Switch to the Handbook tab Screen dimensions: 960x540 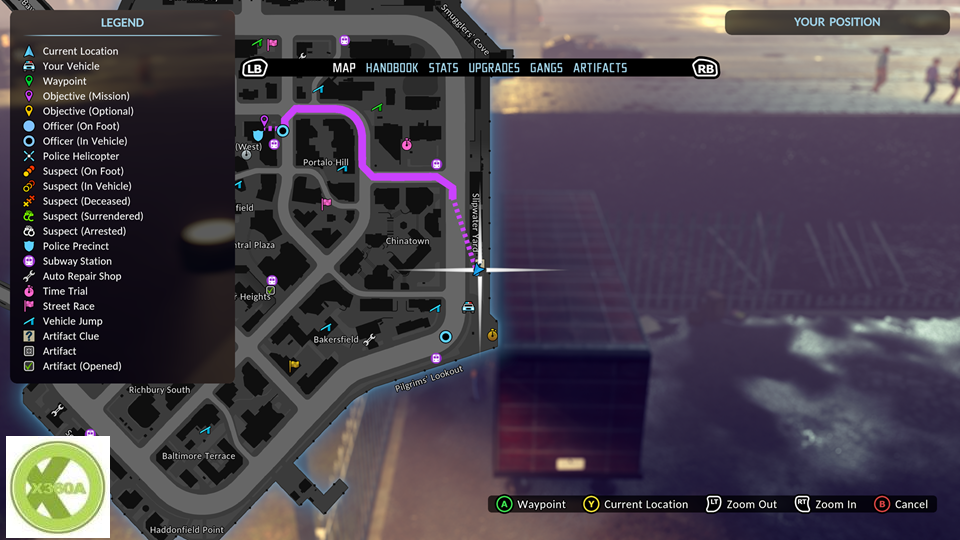(x=391, y=68)
